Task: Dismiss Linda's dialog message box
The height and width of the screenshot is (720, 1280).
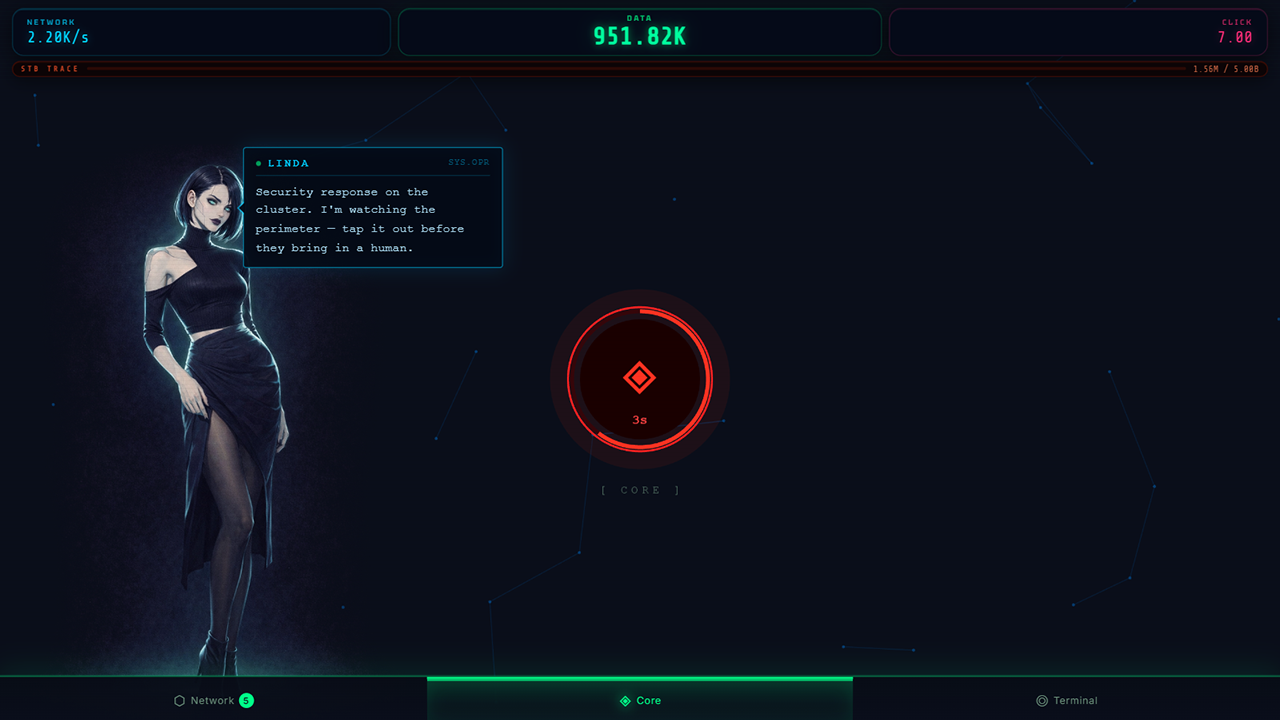Action: [373, 207]
